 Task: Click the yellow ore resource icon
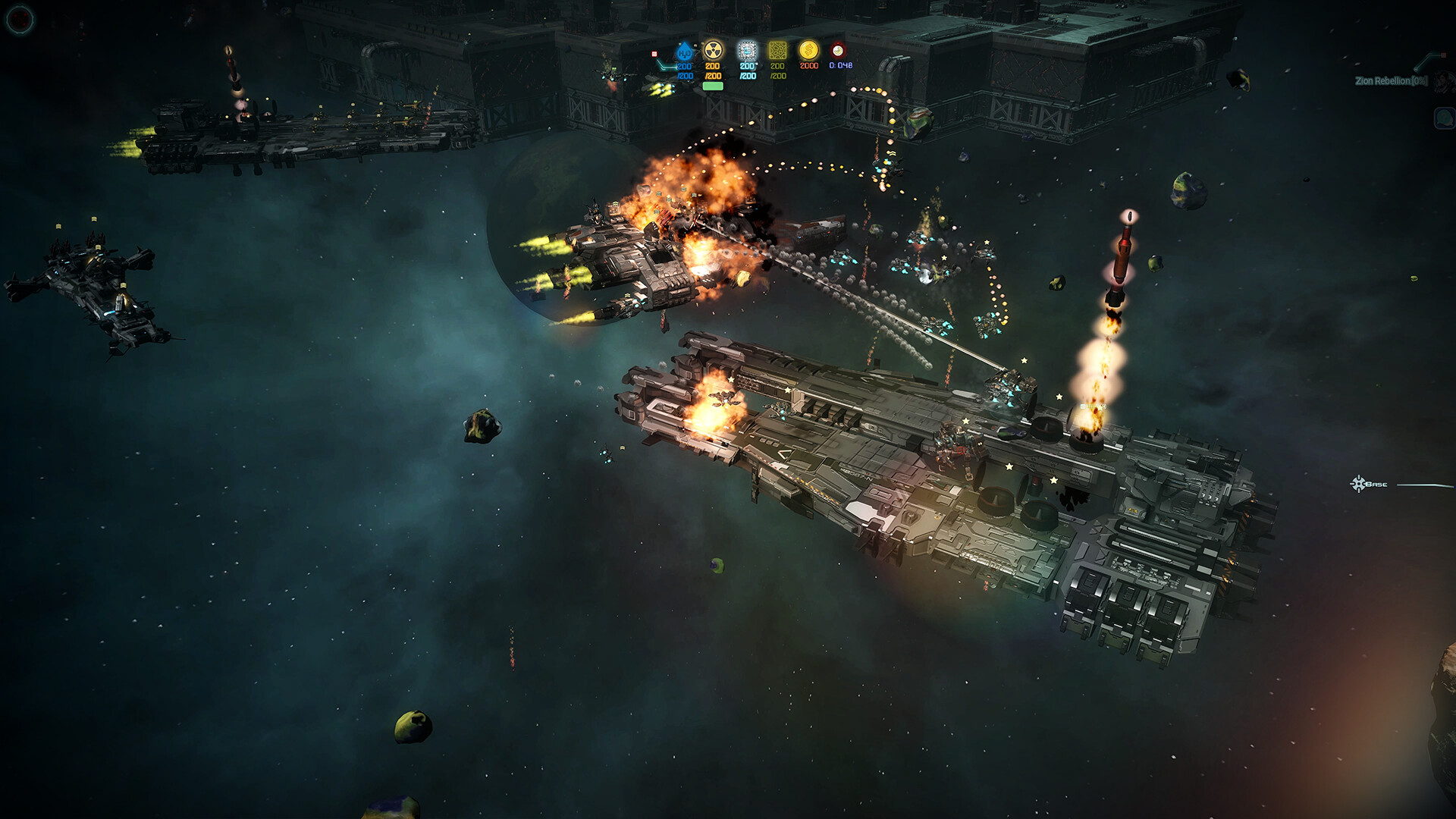click(777, 51)
